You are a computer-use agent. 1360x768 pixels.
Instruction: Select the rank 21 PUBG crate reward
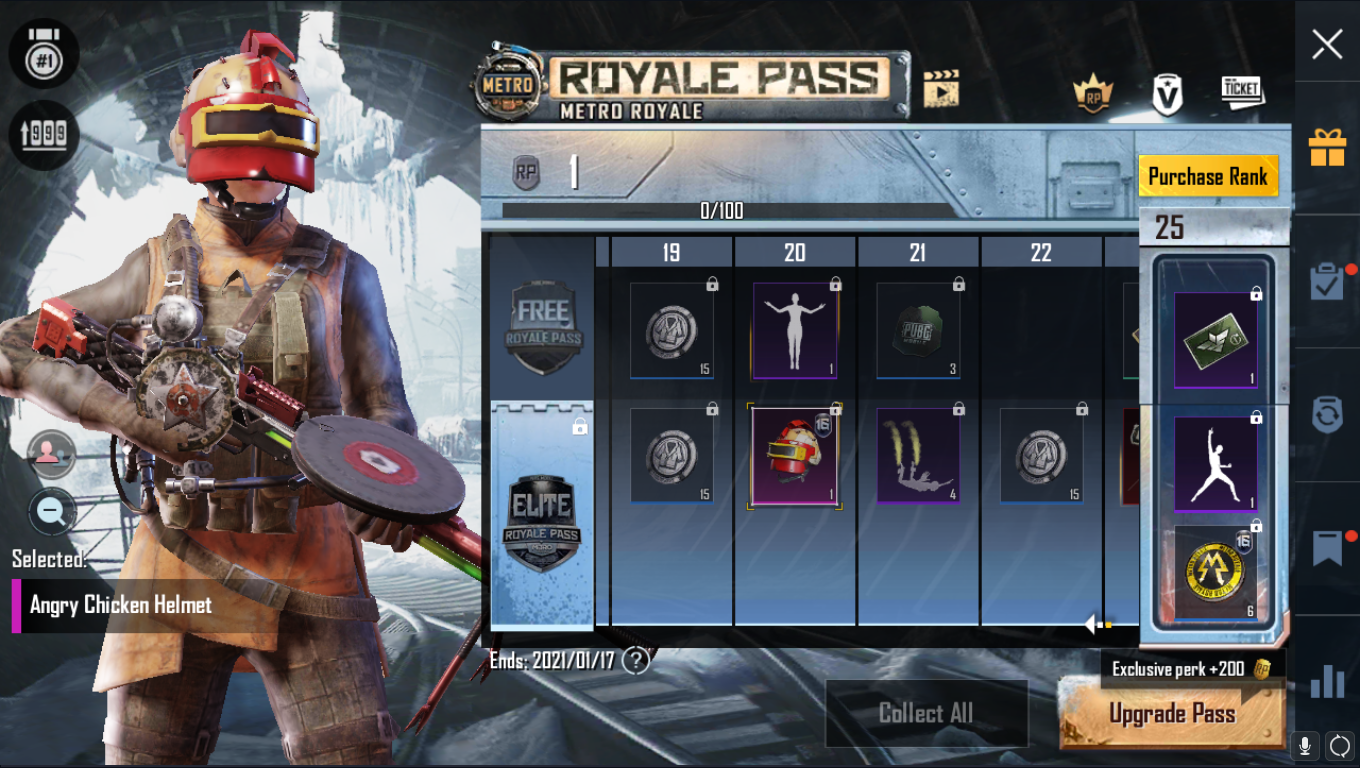[x=918, y=330]
